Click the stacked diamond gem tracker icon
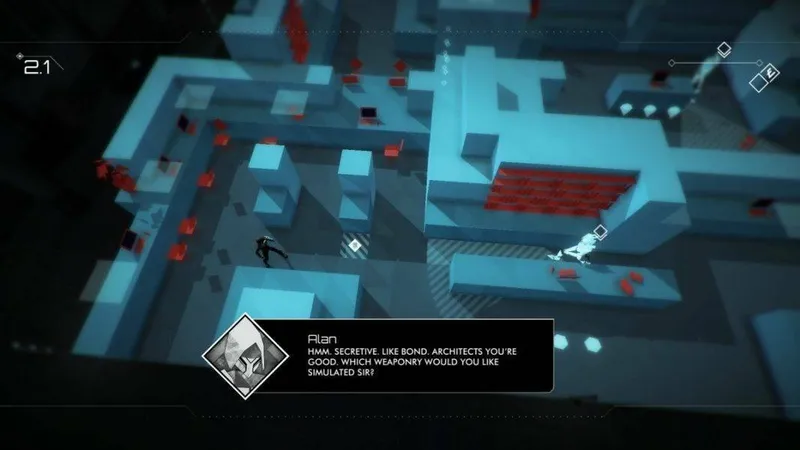This screenshot has height=450, width=800. click(723, 50)
